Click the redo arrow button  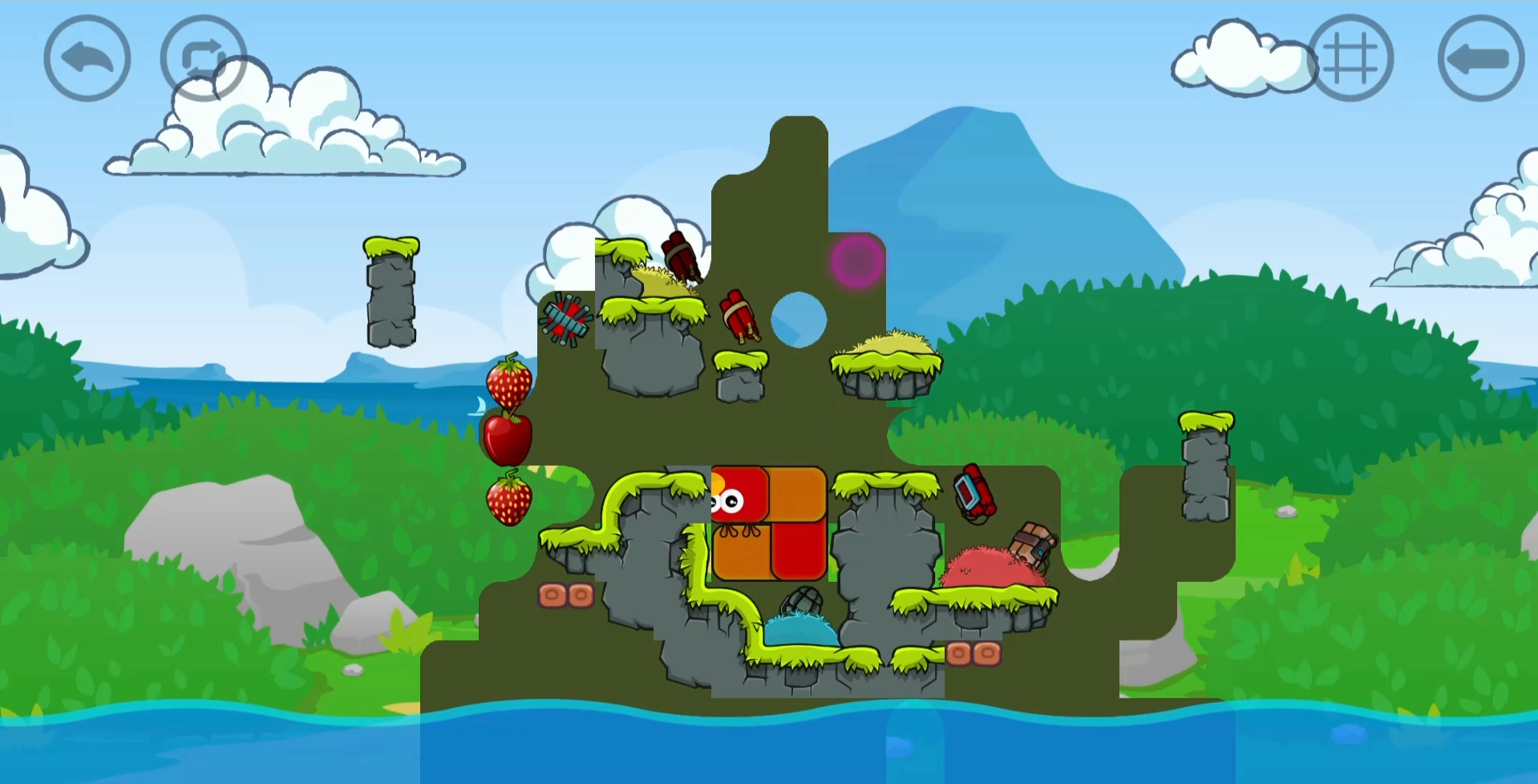tap(203, 57)
